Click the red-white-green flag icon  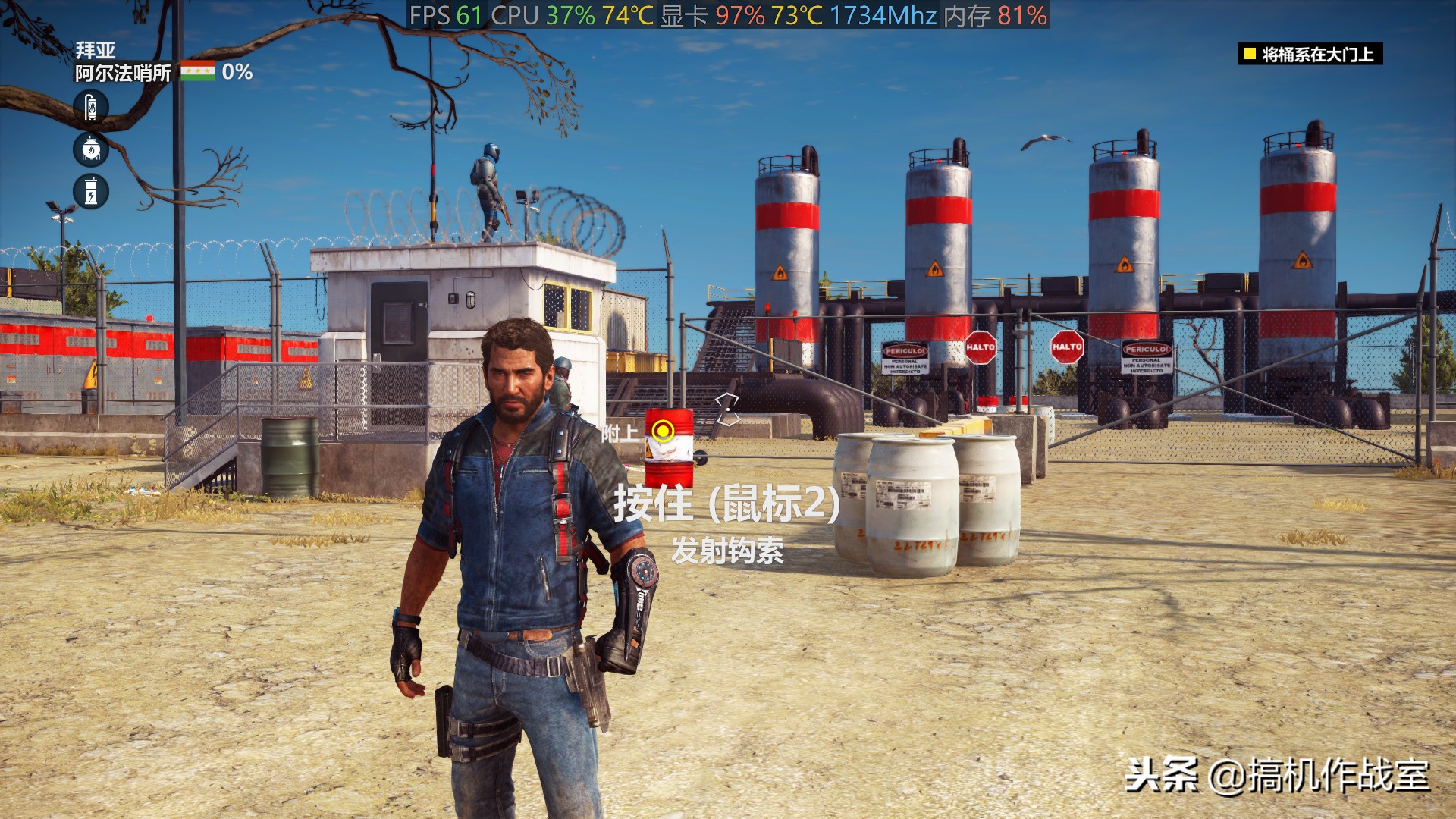point(197,71)
